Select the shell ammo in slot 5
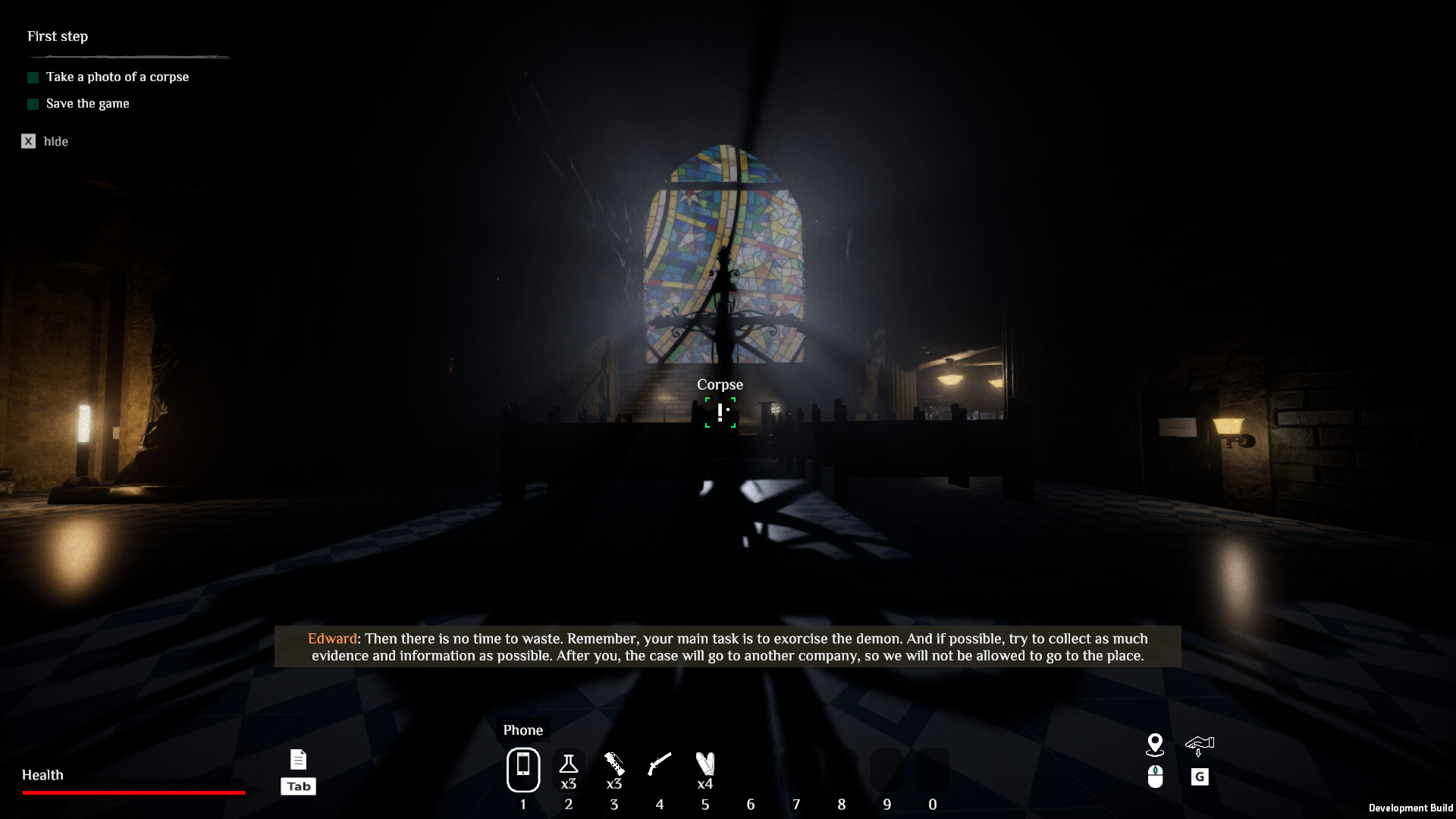1456x819 pixels. (705, 764)
